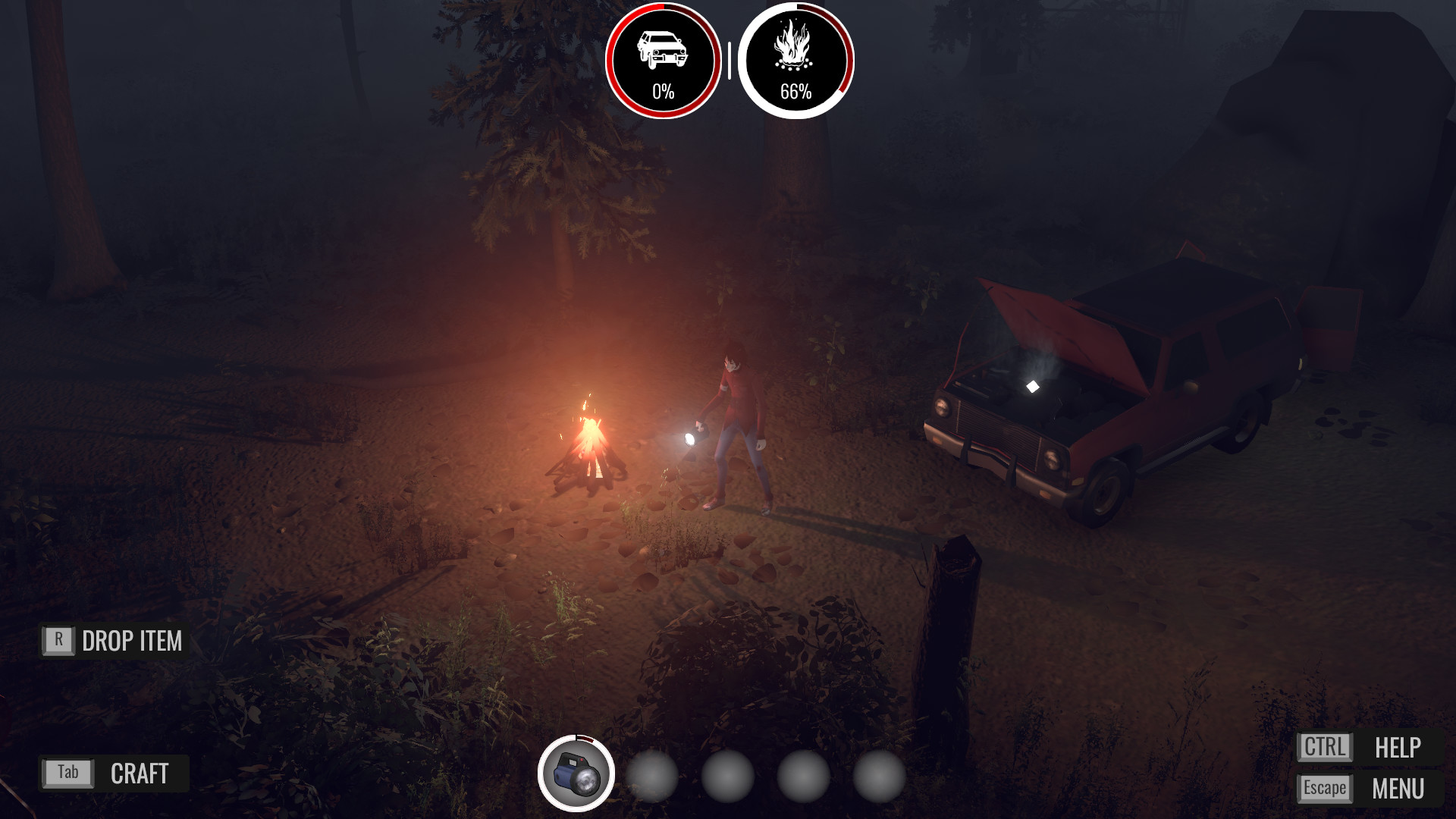Open the game MENU
Viewport: 1456px width, 819px height.
point(1398,788)
